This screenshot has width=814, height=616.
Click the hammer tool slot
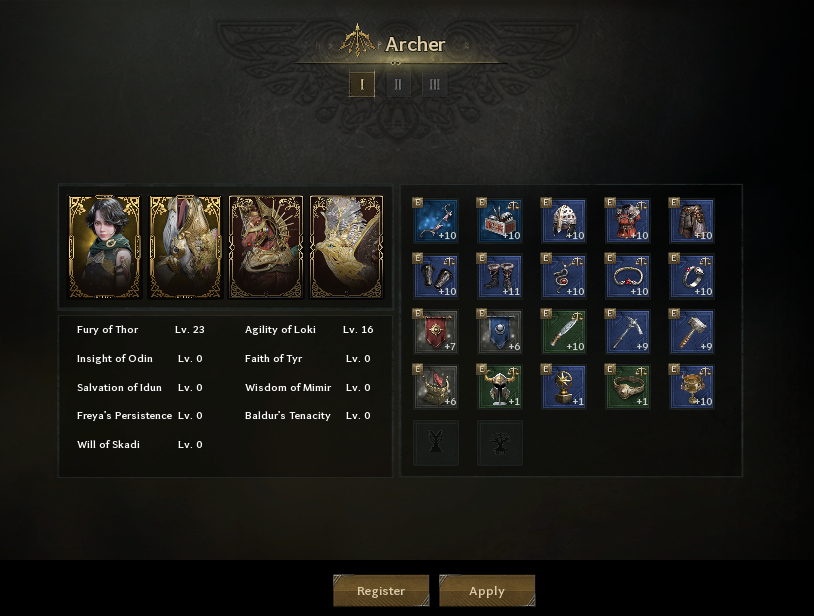click(692, 332)
